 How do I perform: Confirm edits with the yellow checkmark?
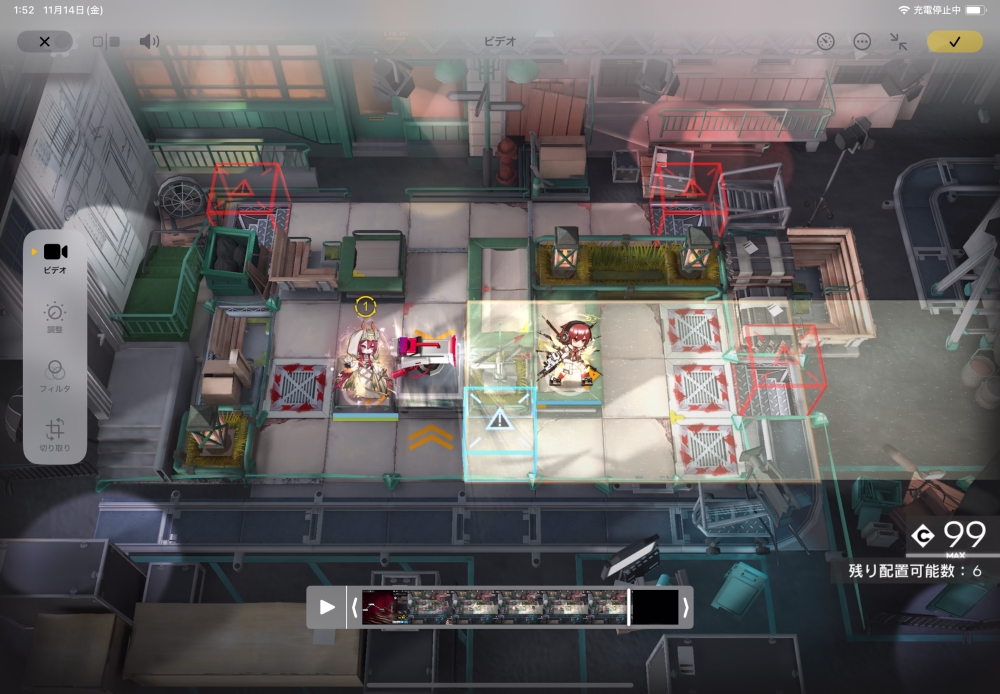click(x=954, y=42)
